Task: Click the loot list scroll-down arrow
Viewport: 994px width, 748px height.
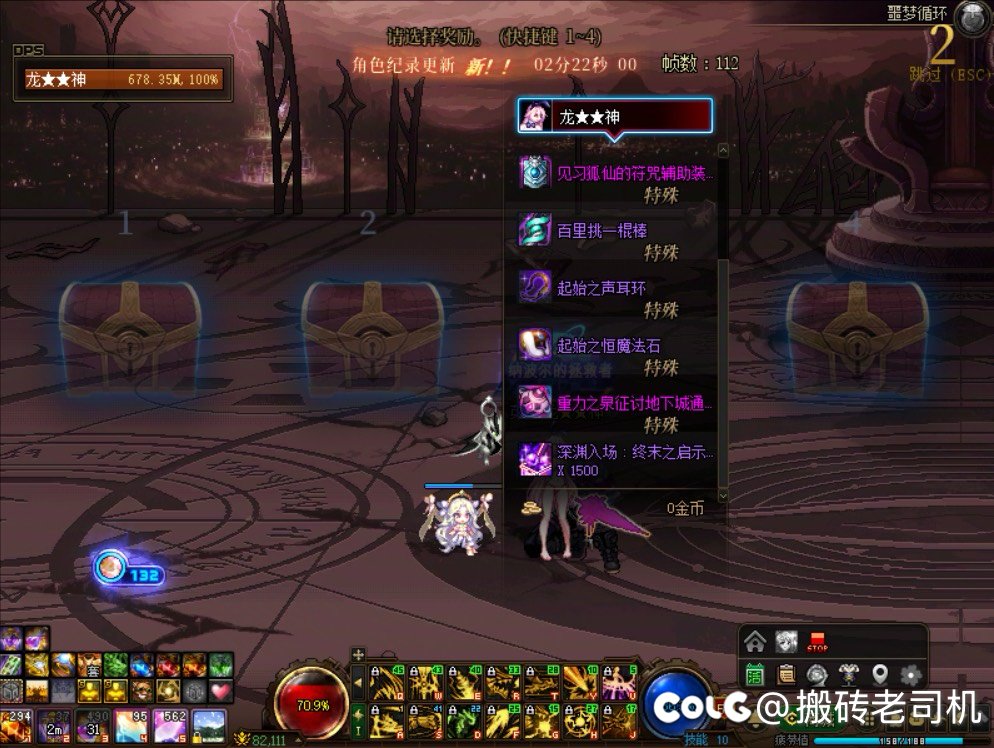Action: (x=723, y=495)
